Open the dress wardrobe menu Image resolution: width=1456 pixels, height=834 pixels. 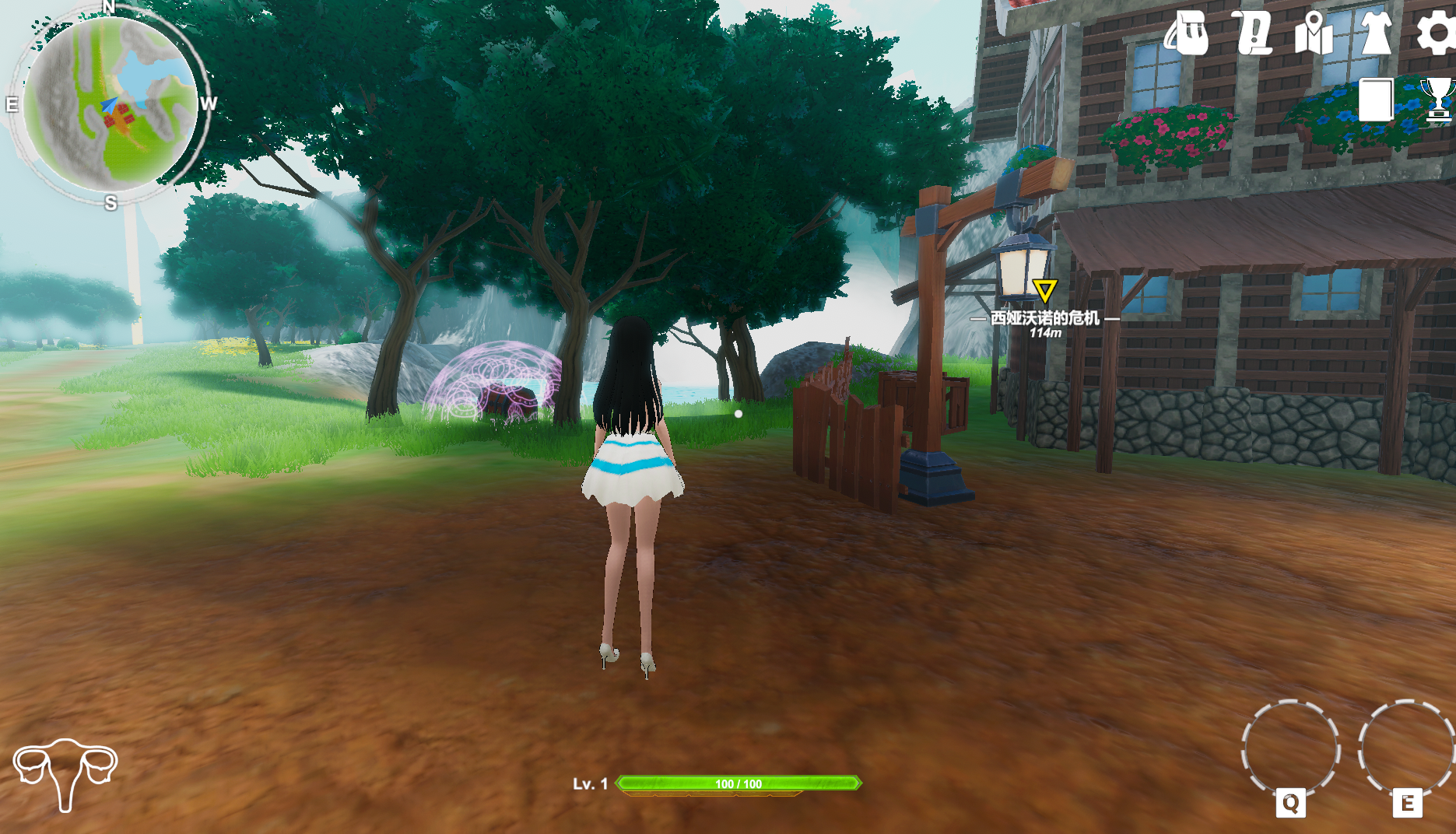(x=1376, y=33)
